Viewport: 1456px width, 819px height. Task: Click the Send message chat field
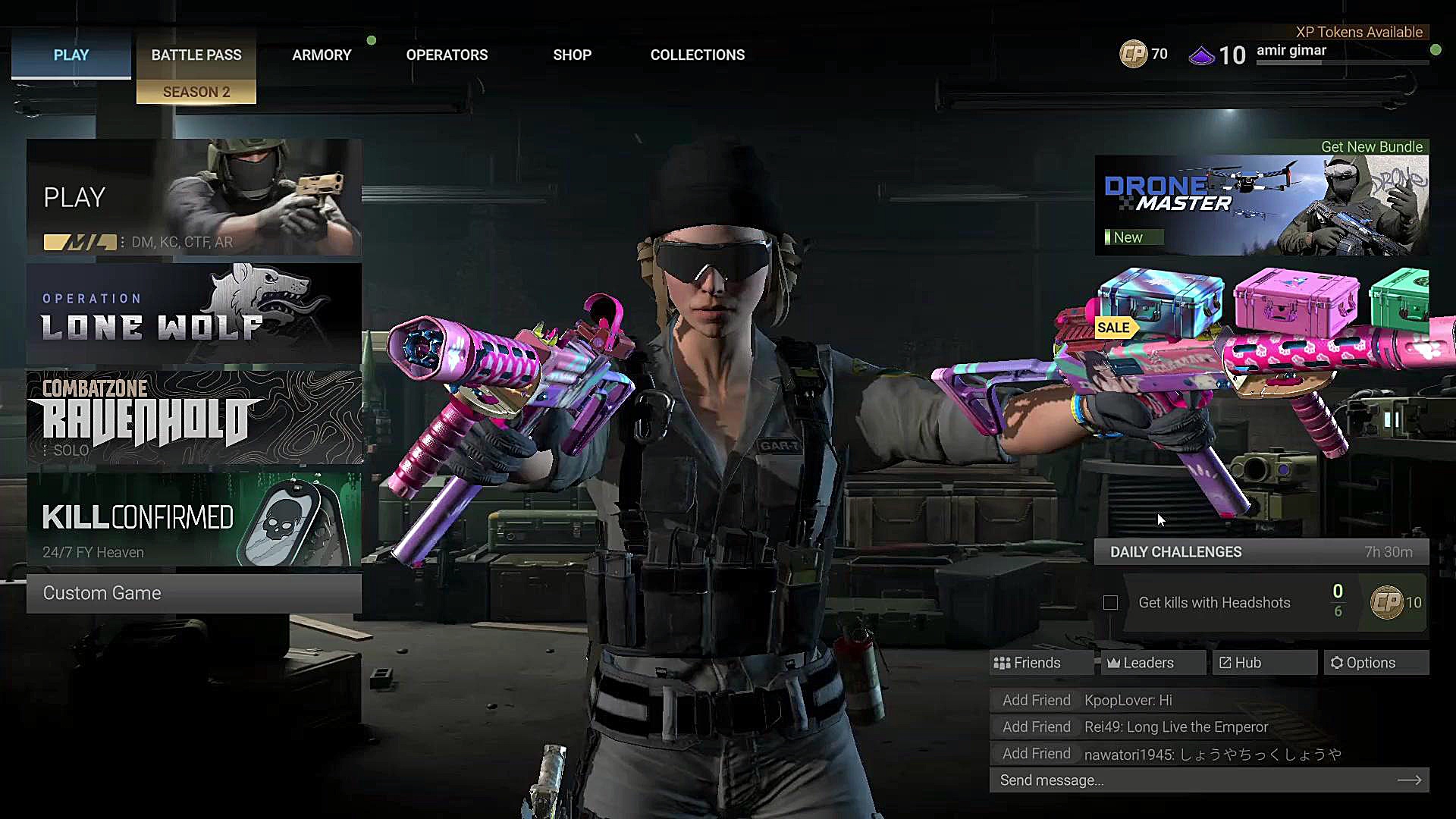click(x=1198, y=780)
